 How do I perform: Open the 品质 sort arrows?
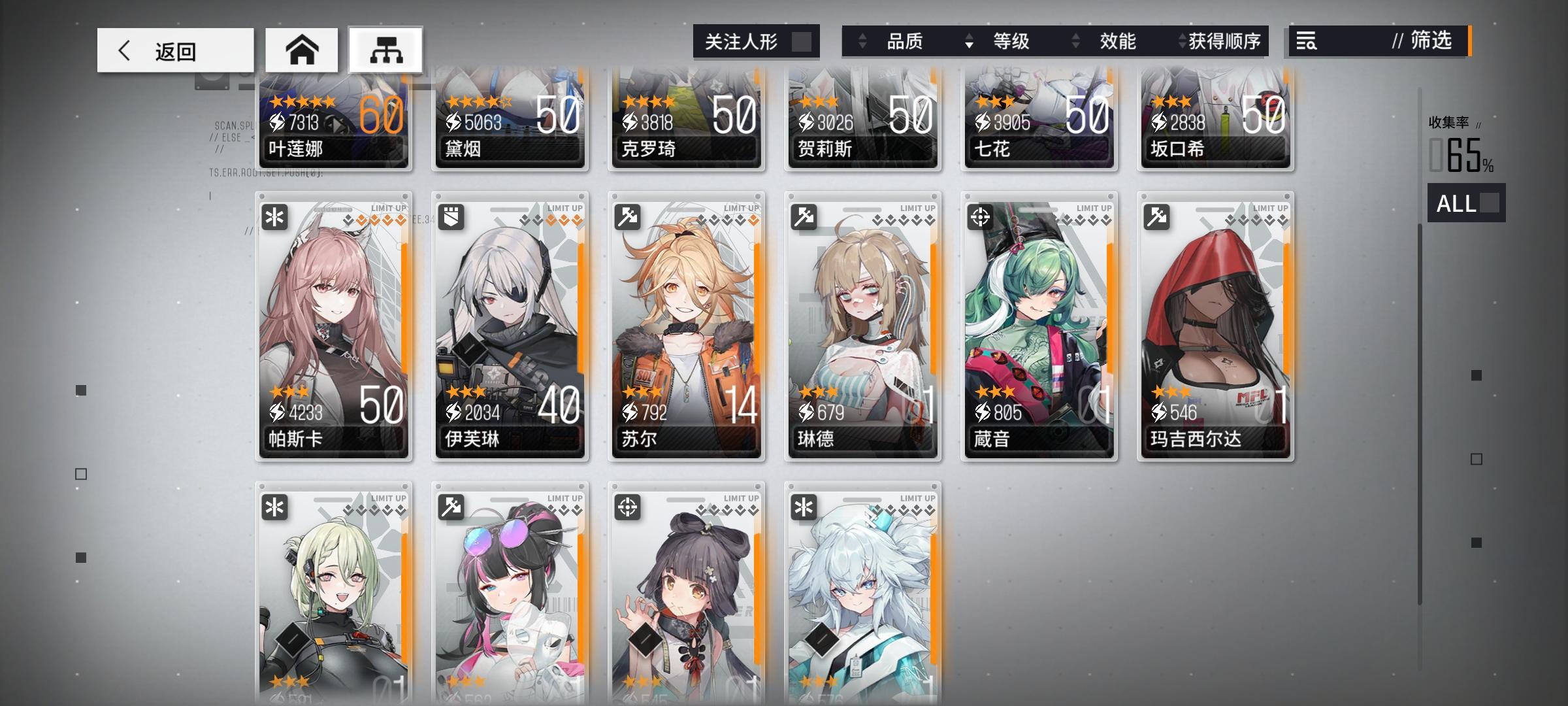[x=861, y=42]
